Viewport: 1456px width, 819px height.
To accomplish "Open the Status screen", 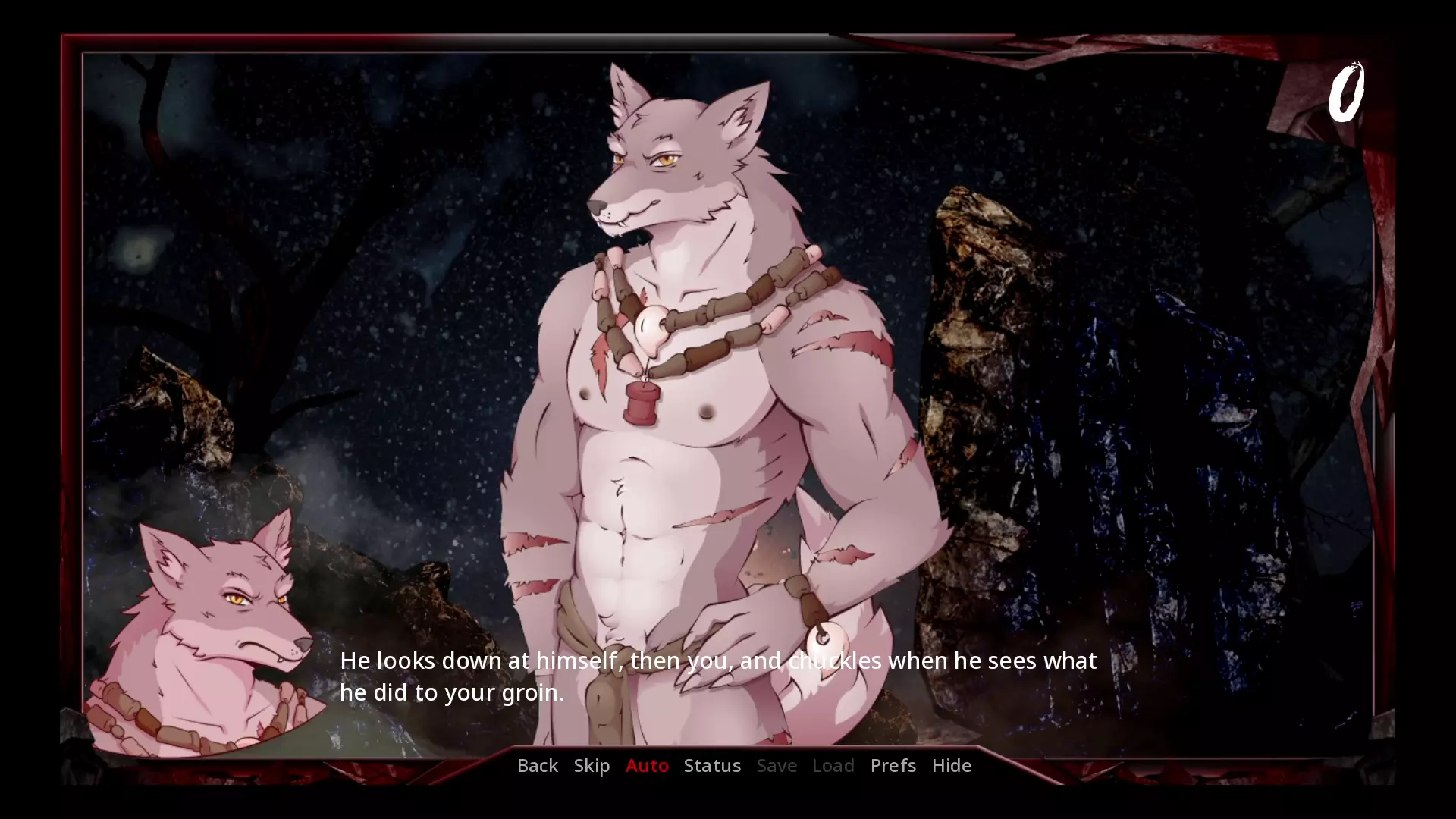I will [x=712, y=765].
